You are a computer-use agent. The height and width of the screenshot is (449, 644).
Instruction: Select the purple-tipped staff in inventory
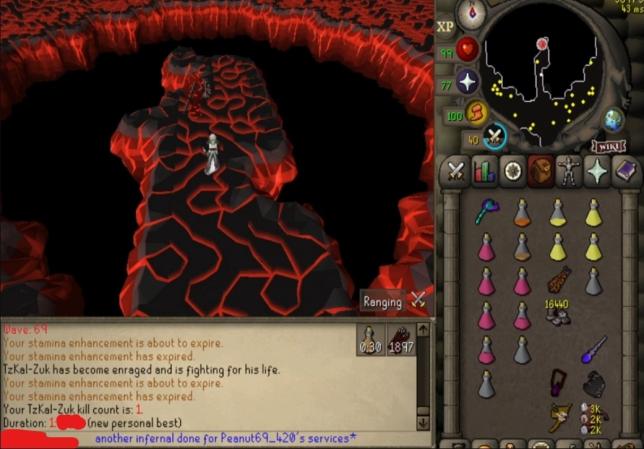(594, 348)
